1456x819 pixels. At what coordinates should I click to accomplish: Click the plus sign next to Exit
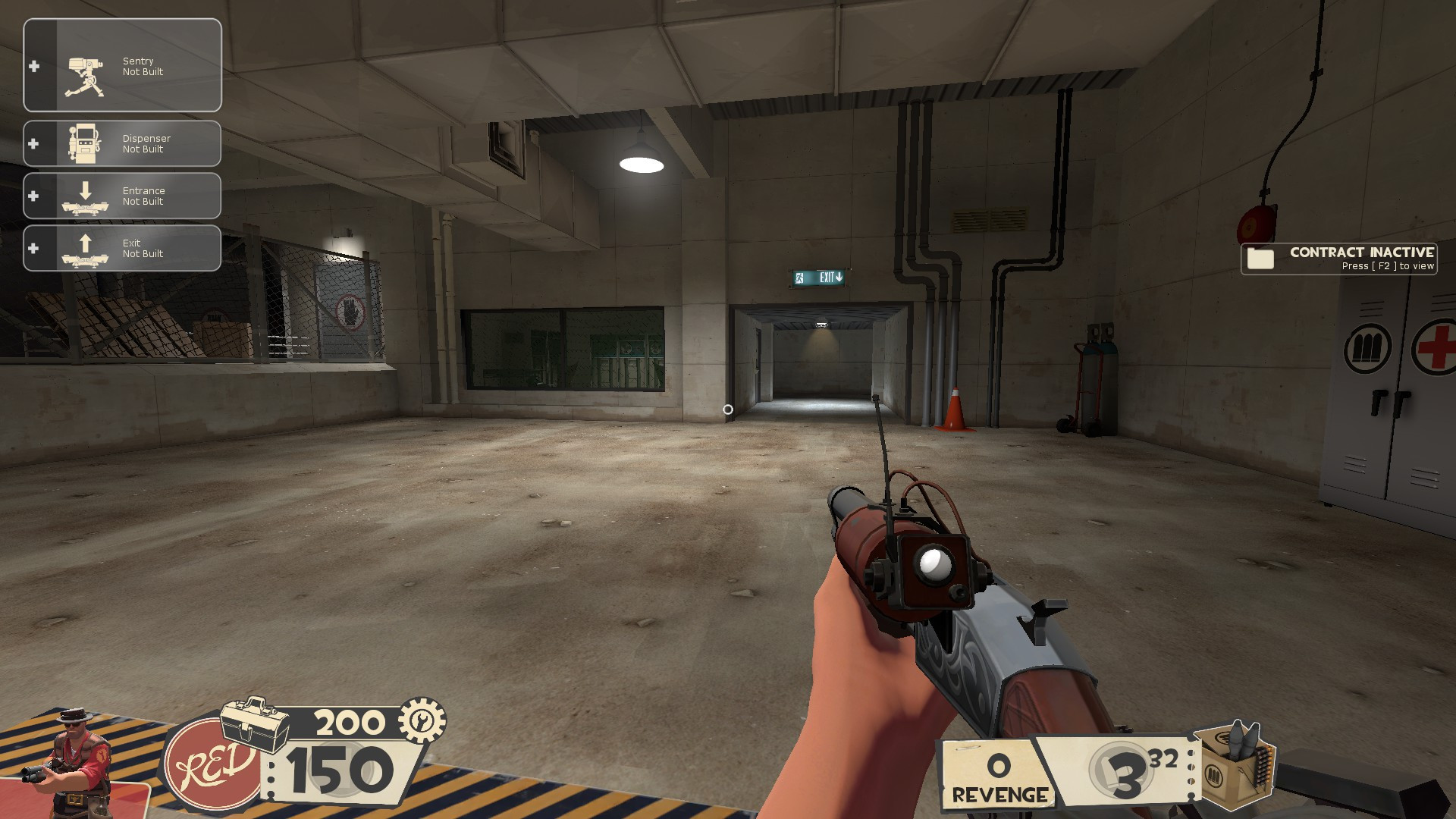[x=33, y=248]
